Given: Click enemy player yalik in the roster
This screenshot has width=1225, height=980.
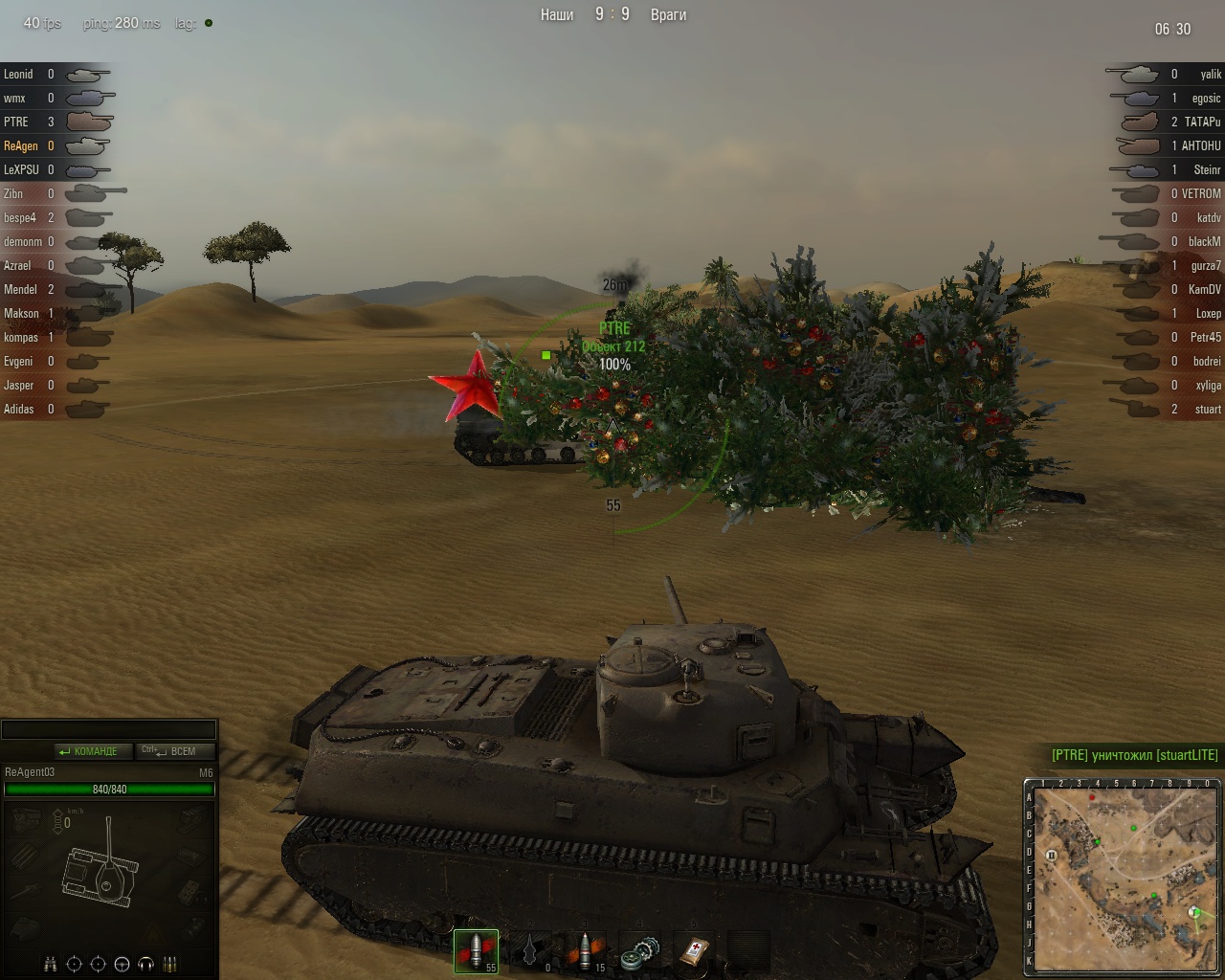Looking at the screenshot, I should [1211, 75].
